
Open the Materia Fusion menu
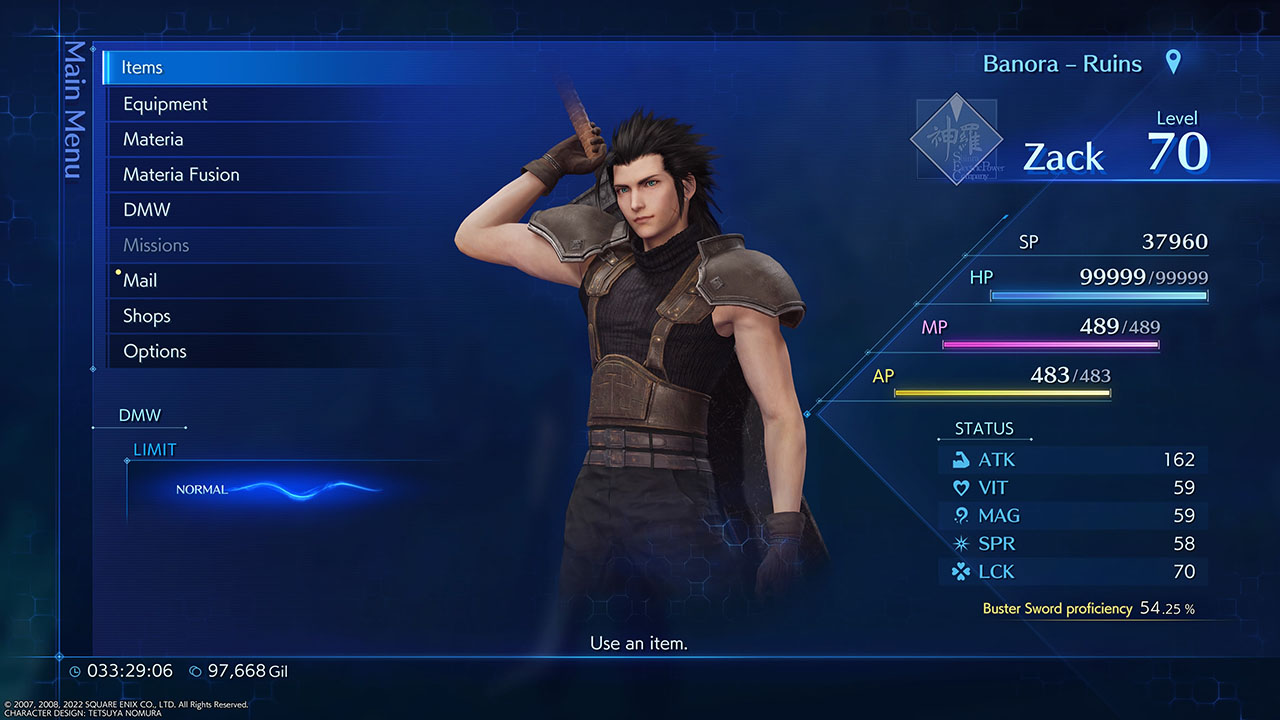coord(179,174)
